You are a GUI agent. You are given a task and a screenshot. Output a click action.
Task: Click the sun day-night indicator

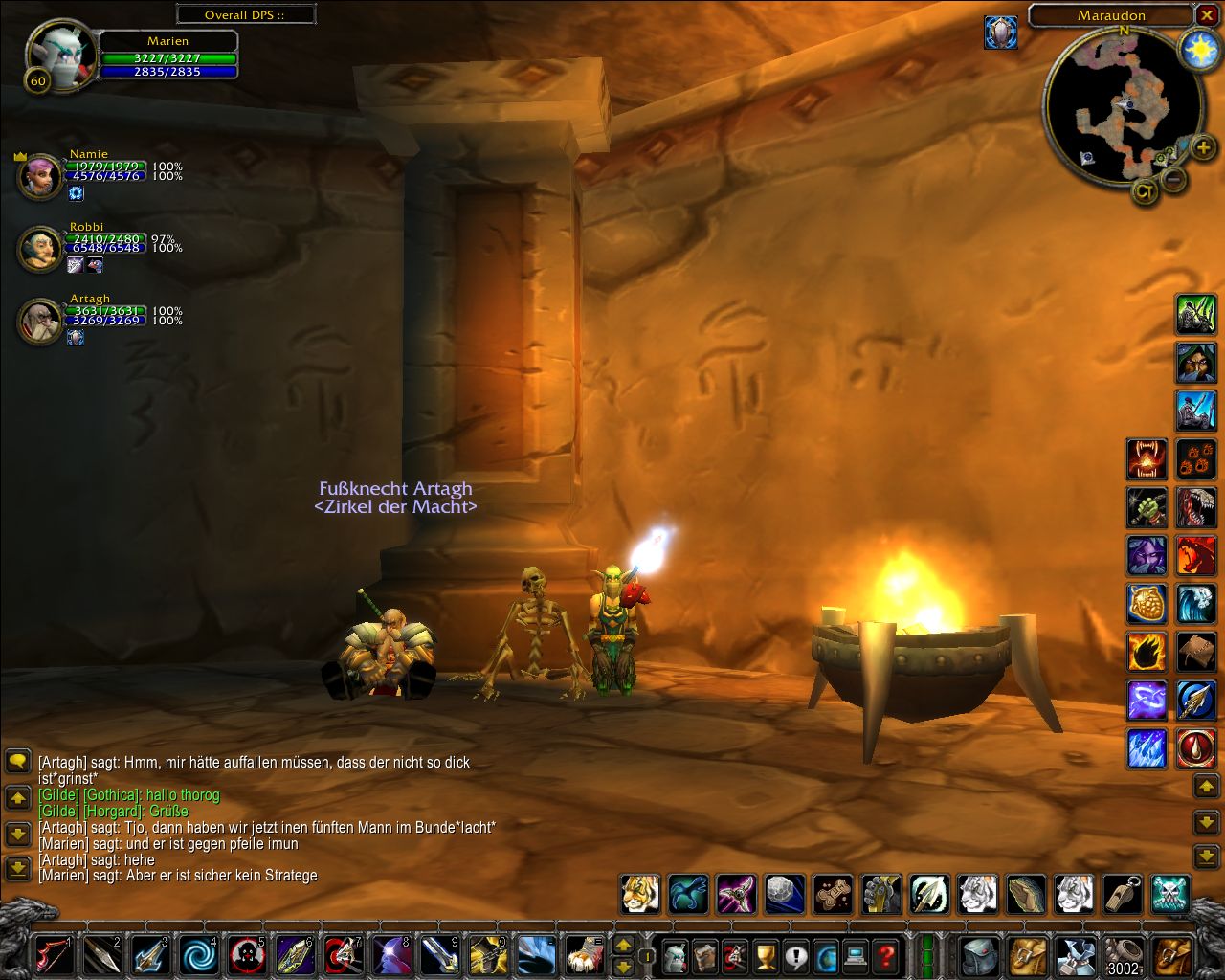pos(1197,48)
